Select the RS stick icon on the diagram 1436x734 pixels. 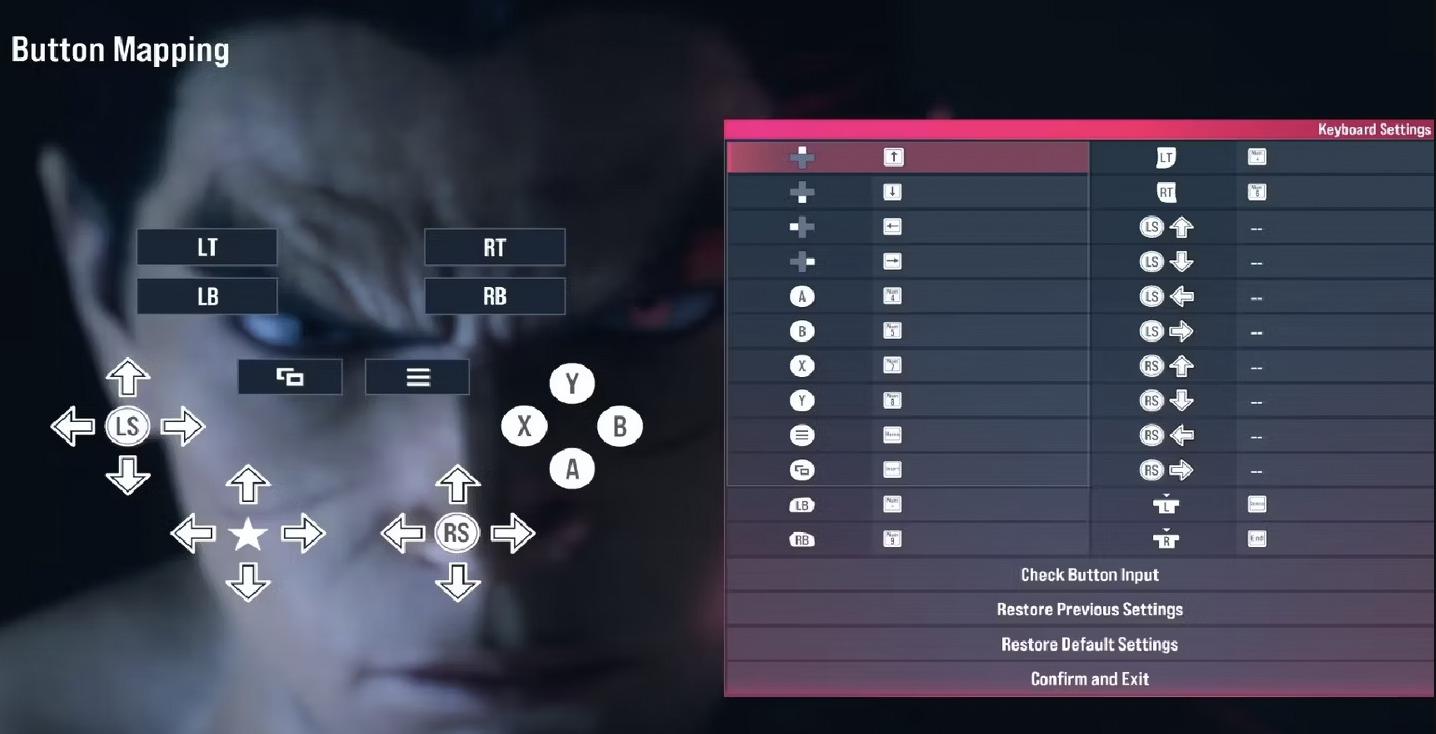pyautogui.click(x=458, y=532)
